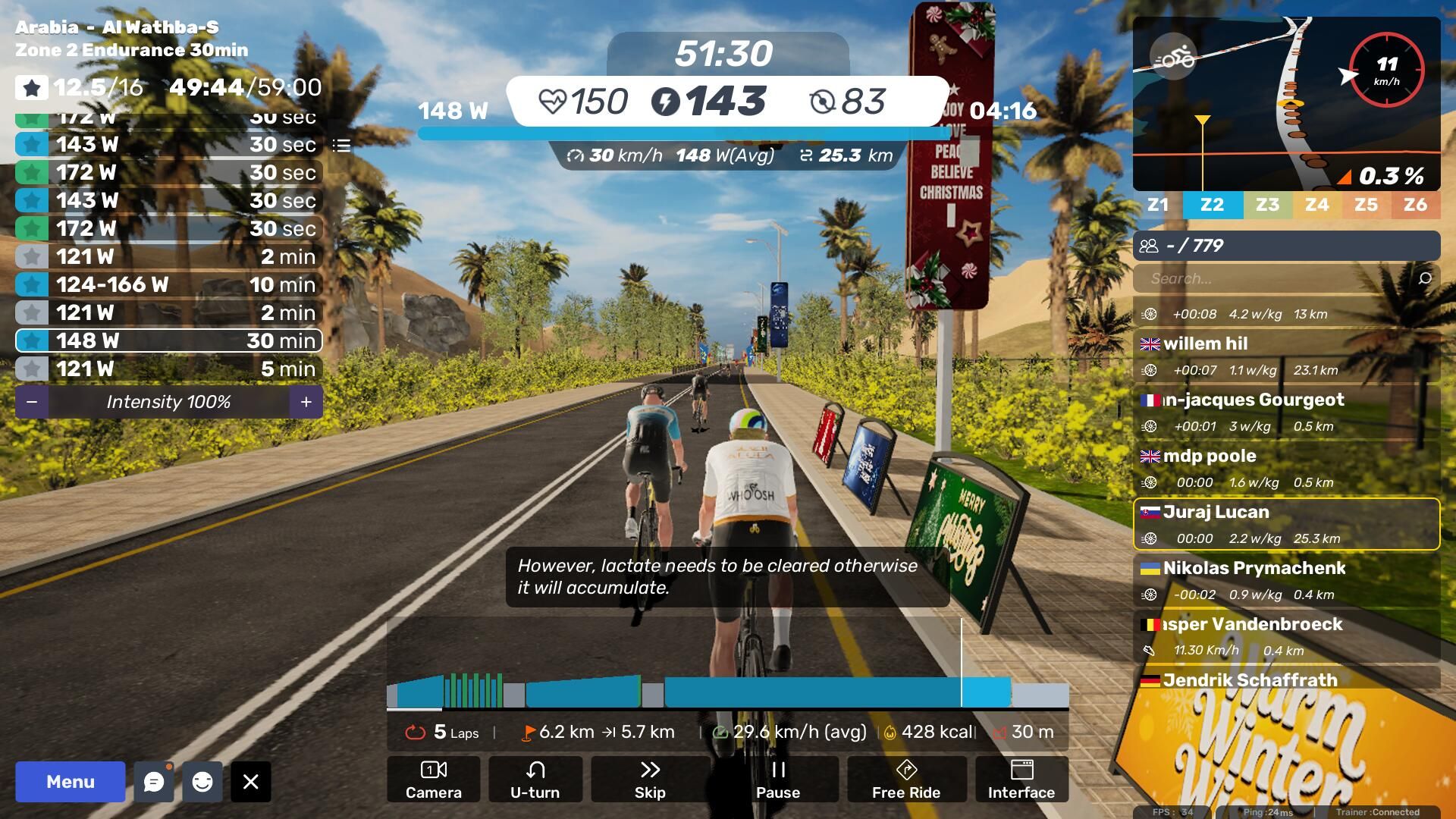Screen dimensions: 1456x819
Task: Pause the workout
Action: (778, 779)
